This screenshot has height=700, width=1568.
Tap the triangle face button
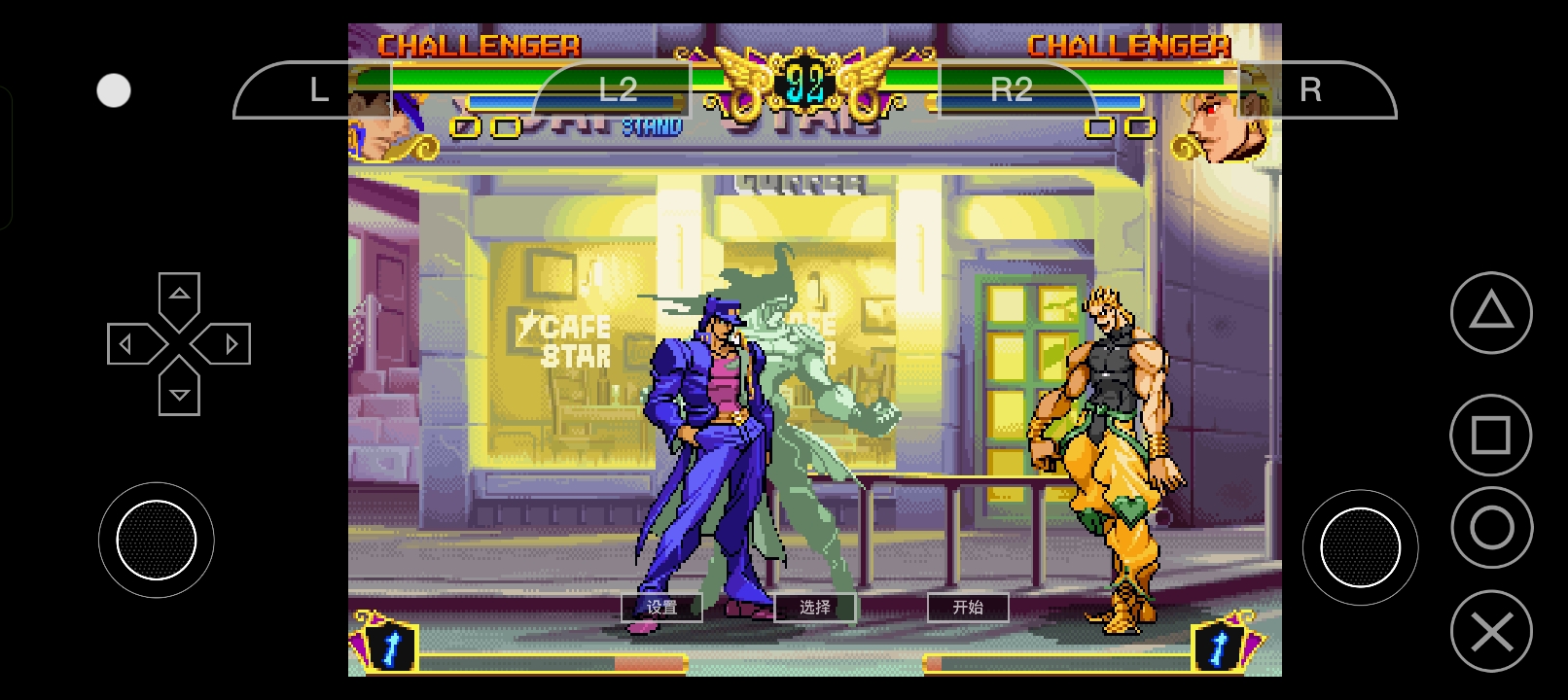(1490, 313)
